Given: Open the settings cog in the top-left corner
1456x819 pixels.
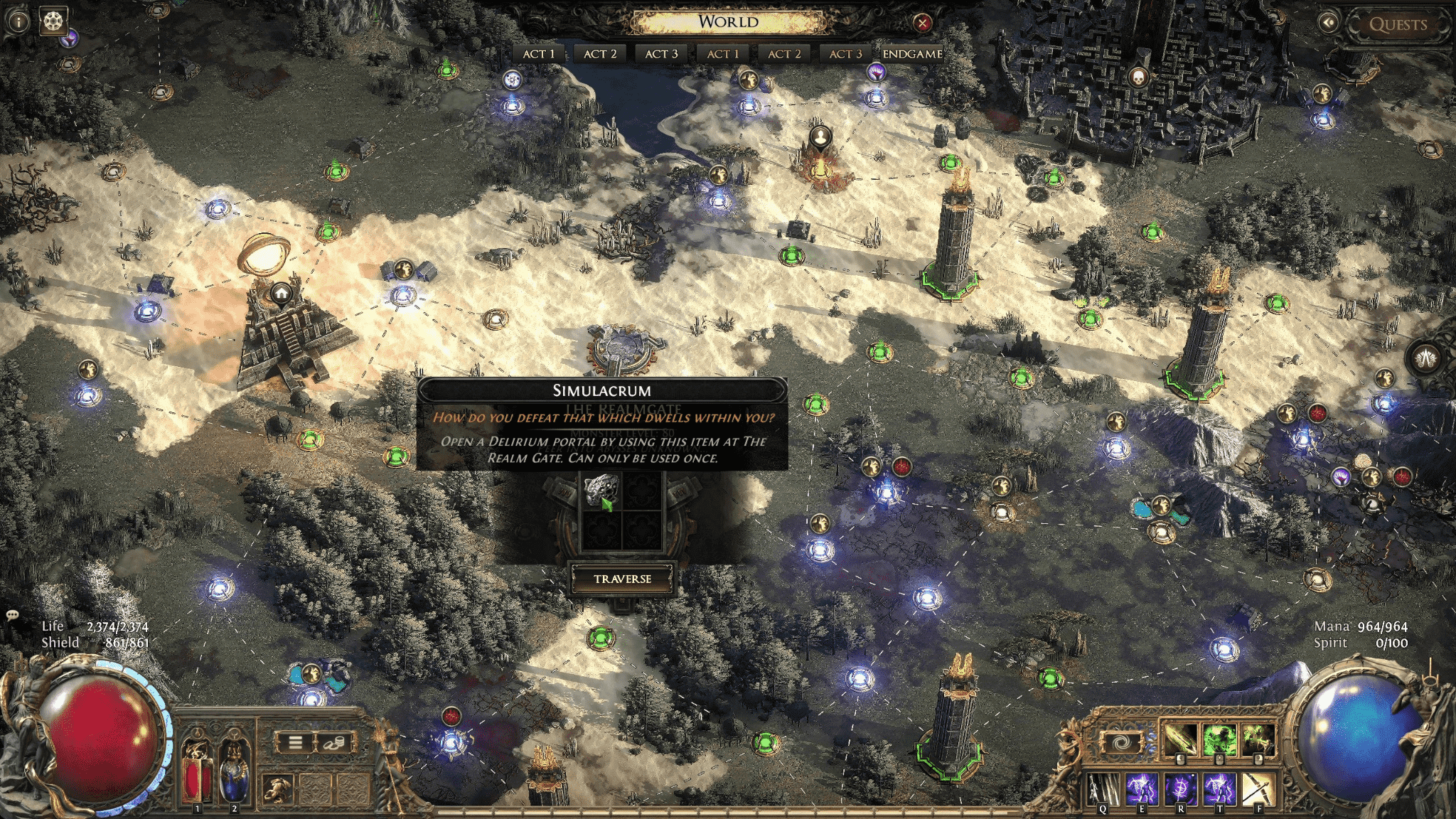Looking at the screenshot, I should click(x=53, y=21).
